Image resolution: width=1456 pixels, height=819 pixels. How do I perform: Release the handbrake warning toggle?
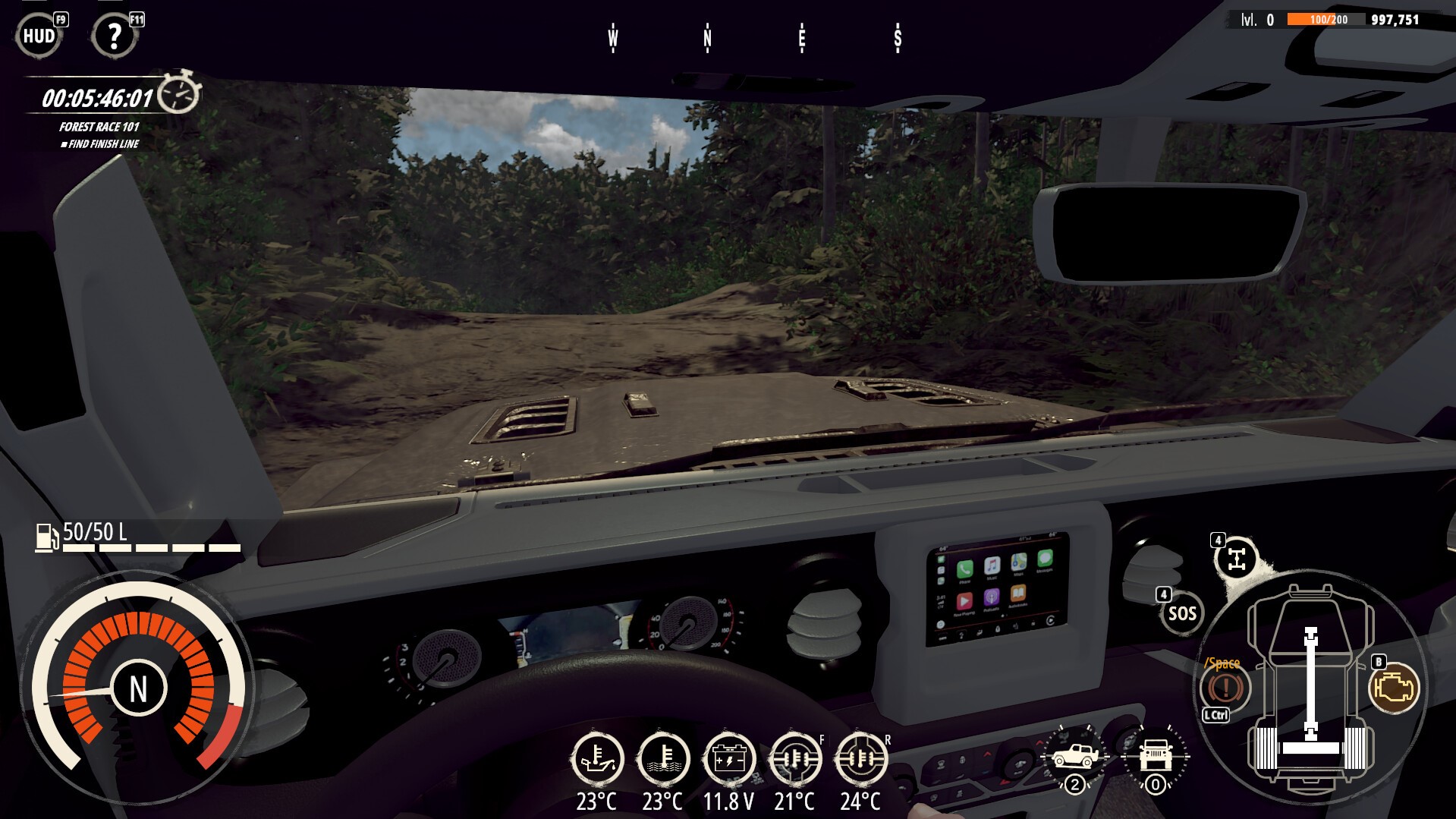click(1224, 688)
